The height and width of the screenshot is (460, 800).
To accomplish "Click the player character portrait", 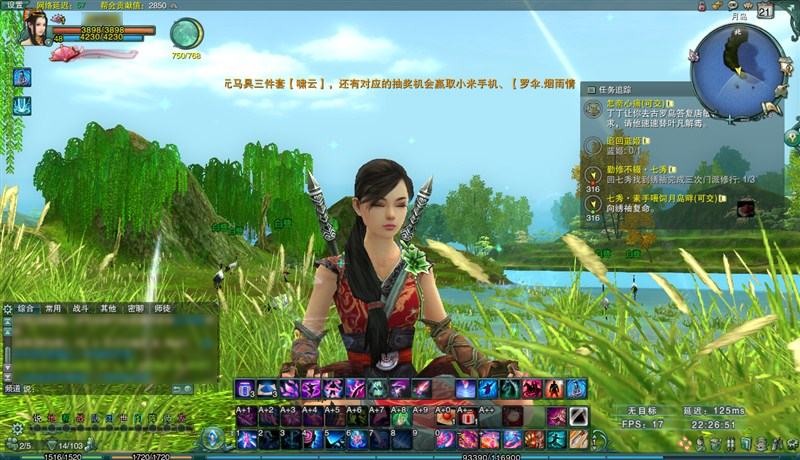I will [x=36, y=27].
